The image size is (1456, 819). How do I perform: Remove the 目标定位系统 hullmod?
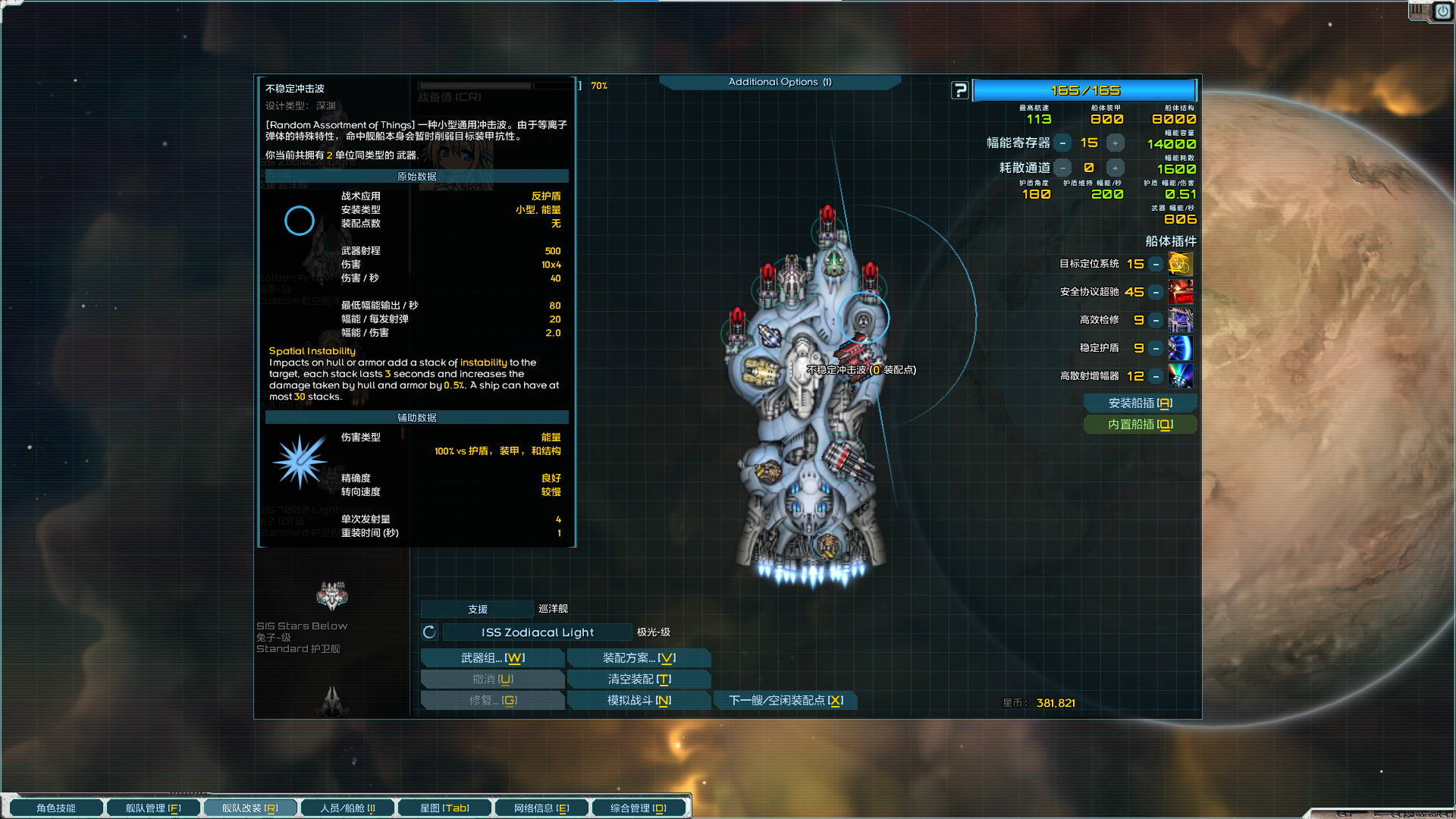[x=1156, y=265]
